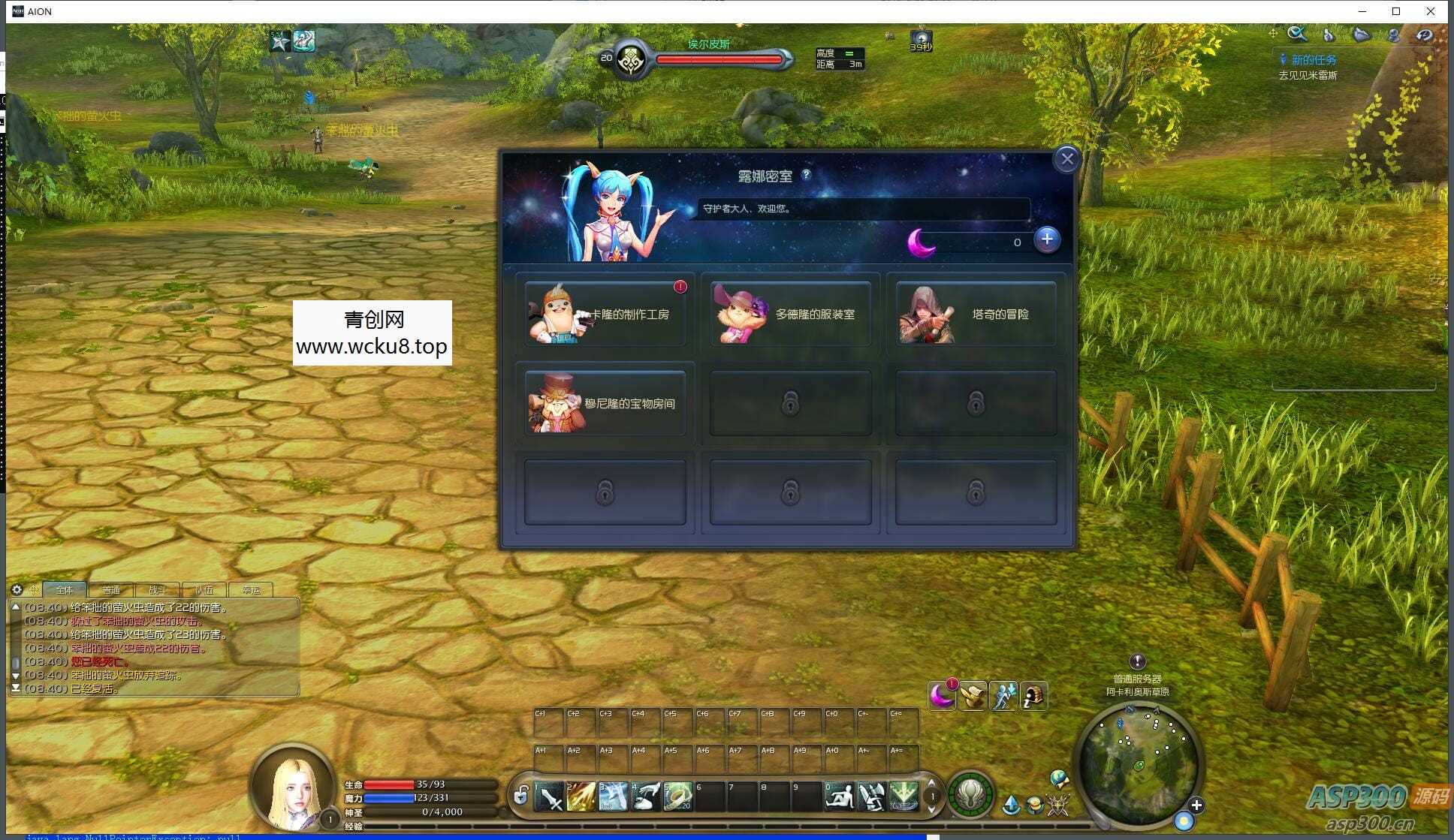This screenshot has width=1454, height=840.
Task: Click your character portrait at bottom-left
Action: [x=292, y=793]
